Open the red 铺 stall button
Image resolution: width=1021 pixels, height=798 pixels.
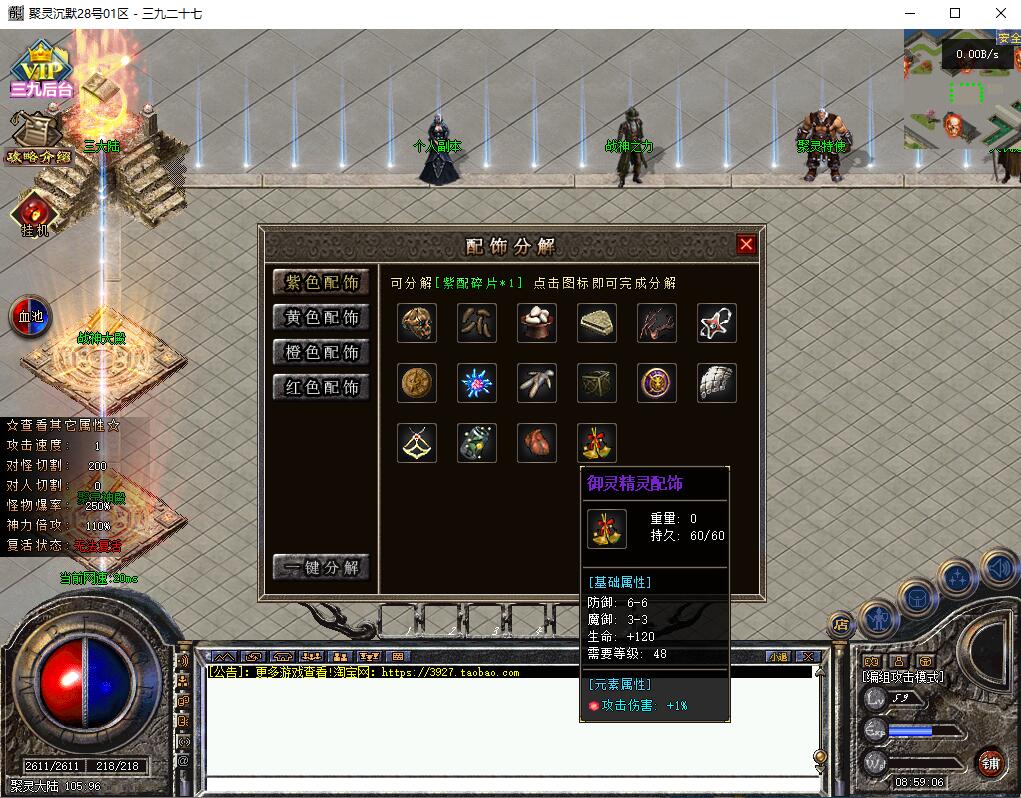(991, 762)
